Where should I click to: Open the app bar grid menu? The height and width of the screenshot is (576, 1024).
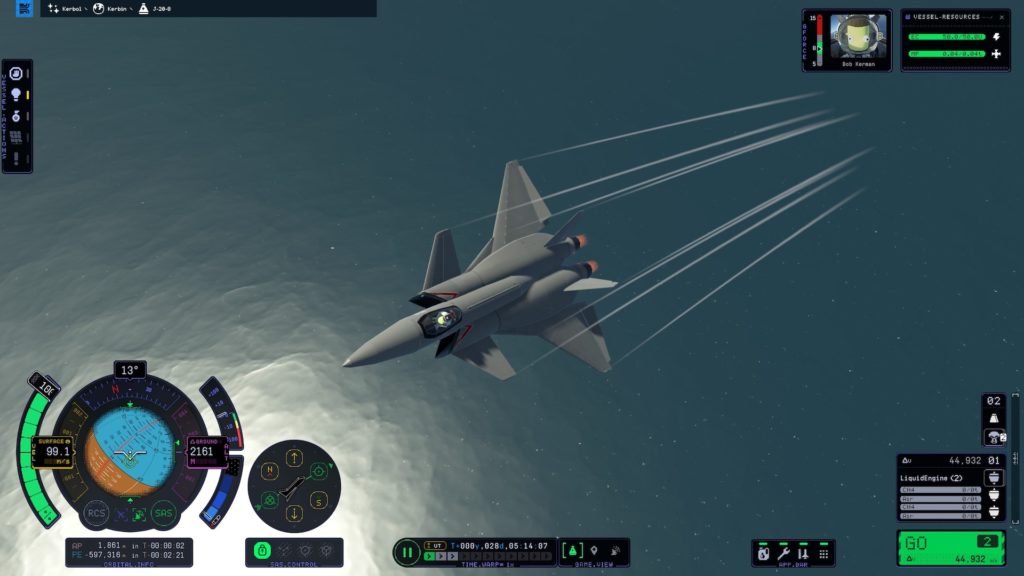[x=823, y=552]
